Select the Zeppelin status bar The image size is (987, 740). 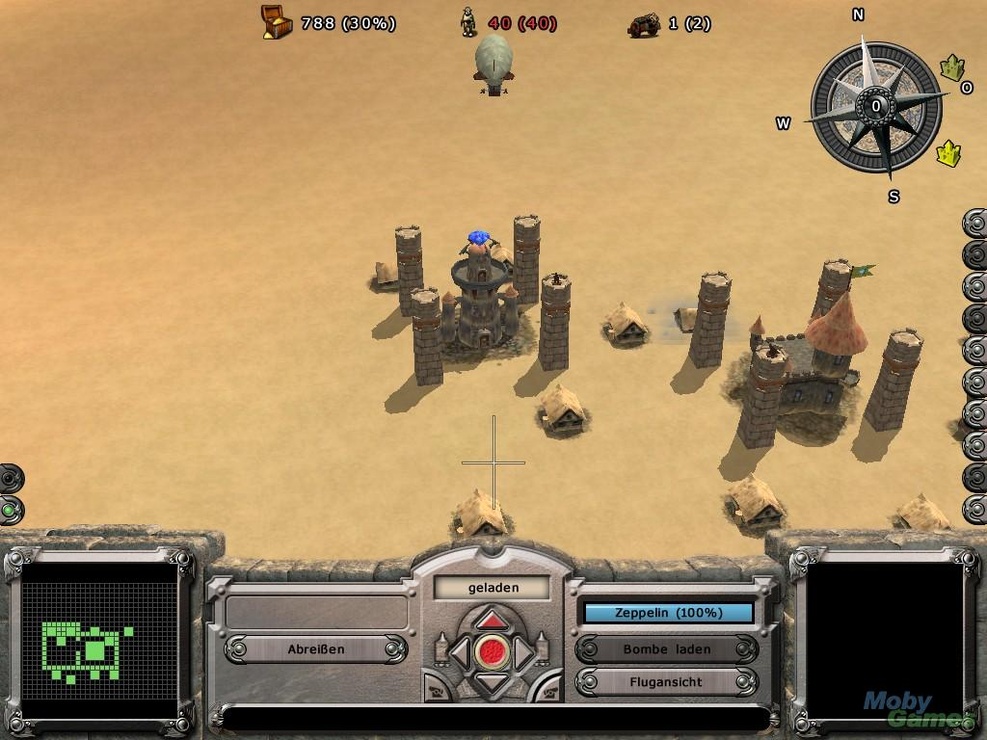[669, 612]
